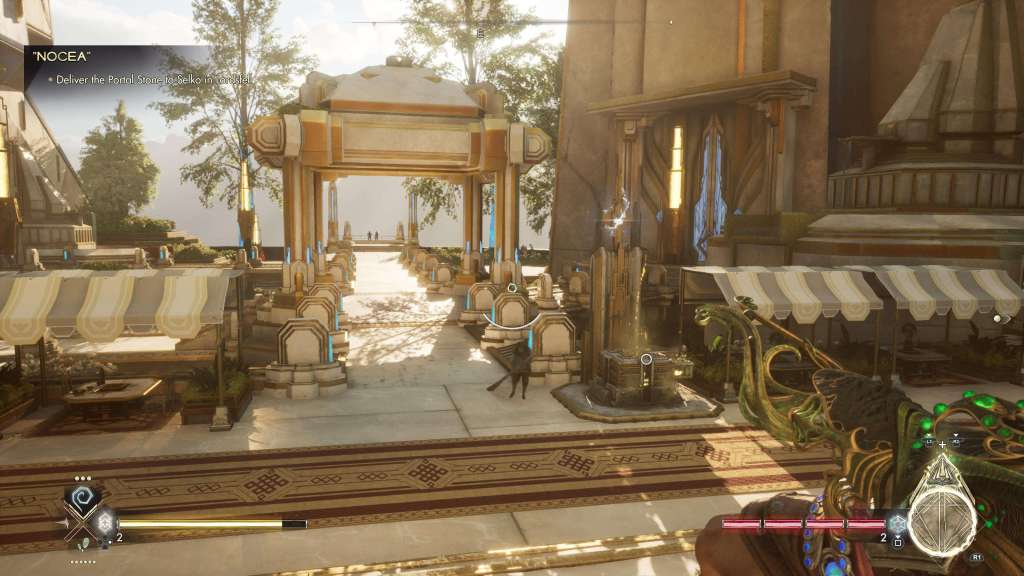Use the blue mana crystal icon
This screenshot has height=576, width=1024.
click(898, 522)
